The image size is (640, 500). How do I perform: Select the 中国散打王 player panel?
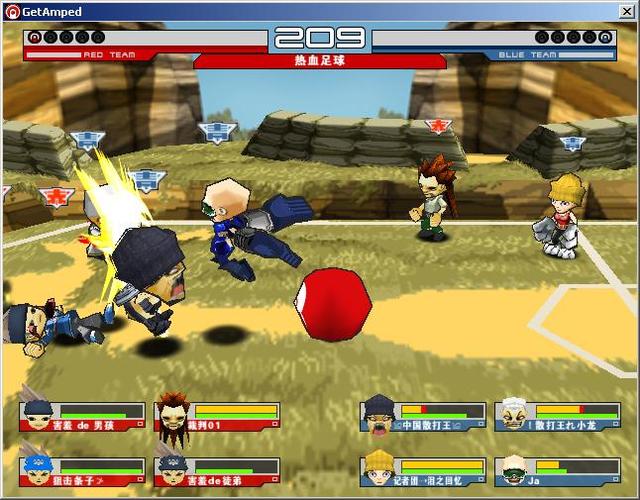(424, 417)
